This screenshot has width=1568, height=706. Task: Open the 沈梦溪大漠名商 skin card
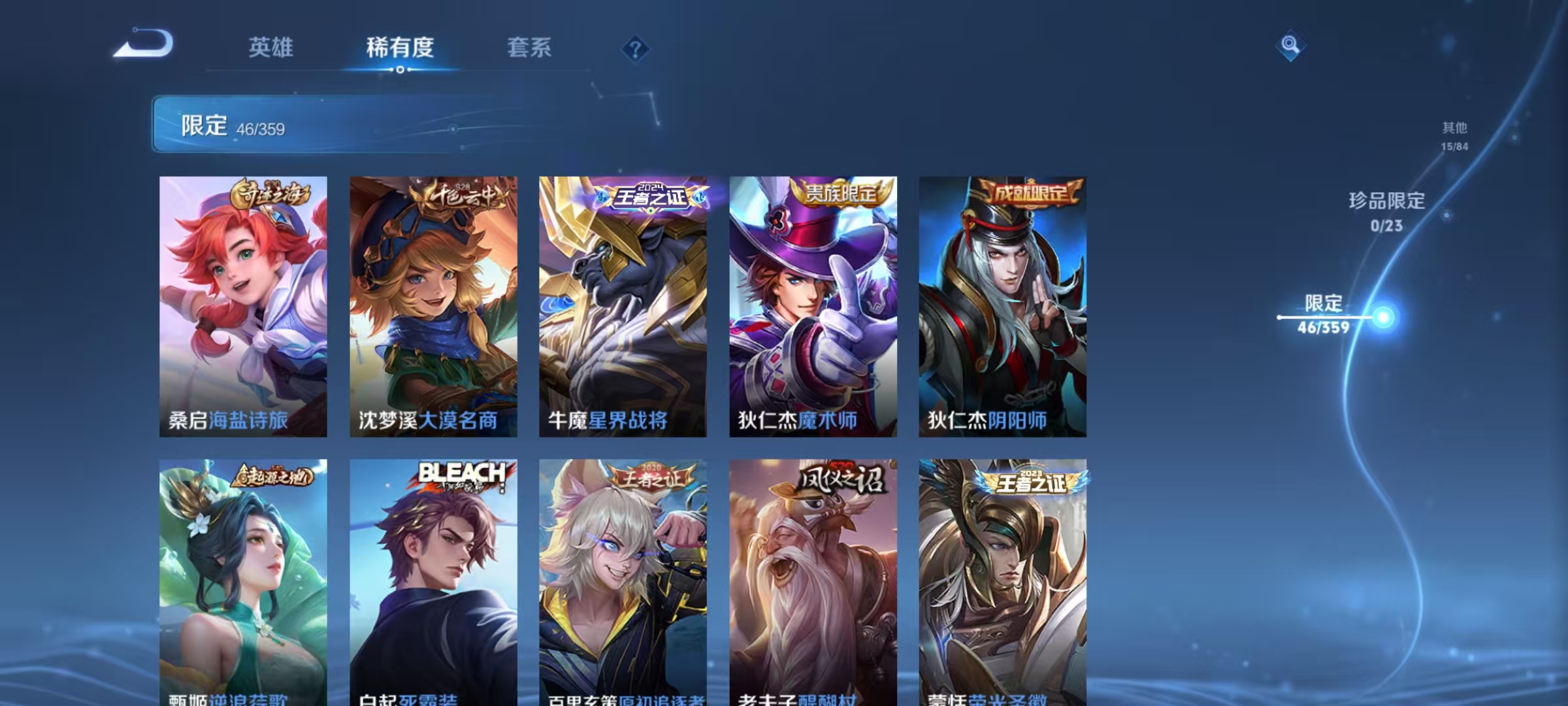tap(433, 307)
